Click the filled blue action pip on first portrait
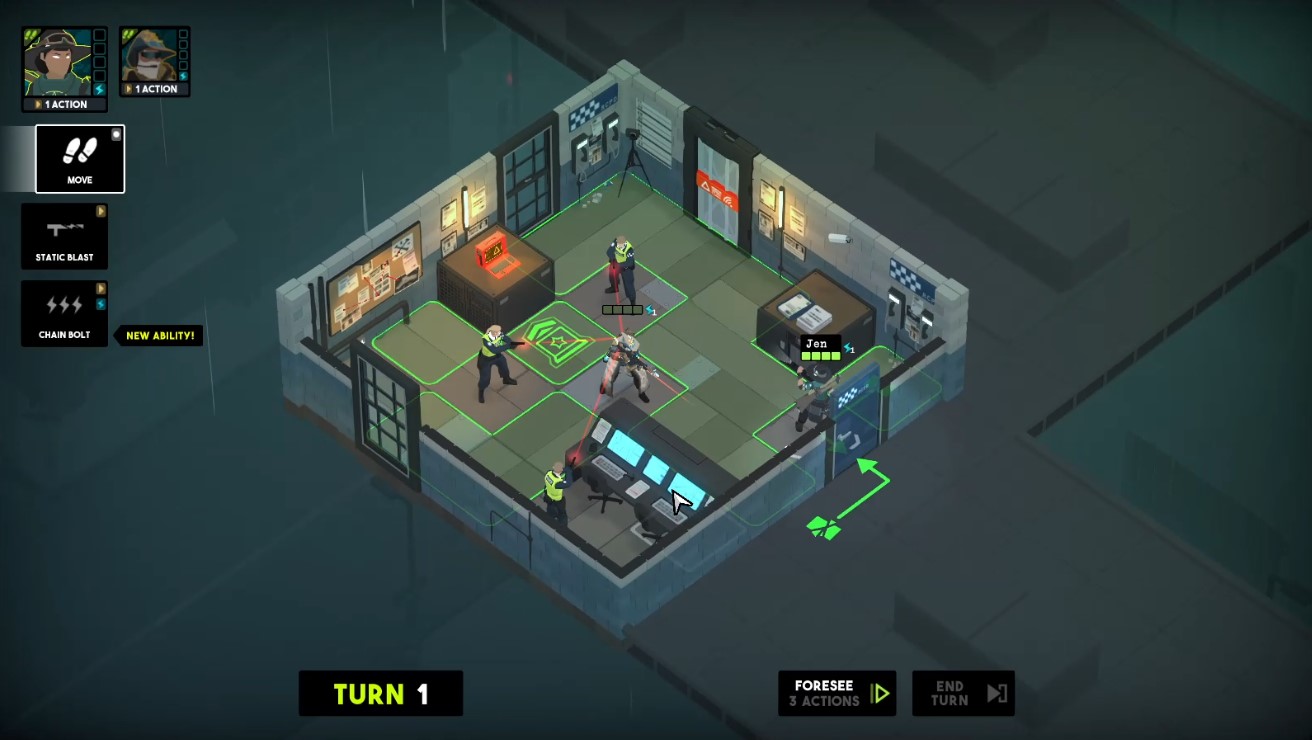The height and width of the screenshot is (740, 1312). pos(99,88)
